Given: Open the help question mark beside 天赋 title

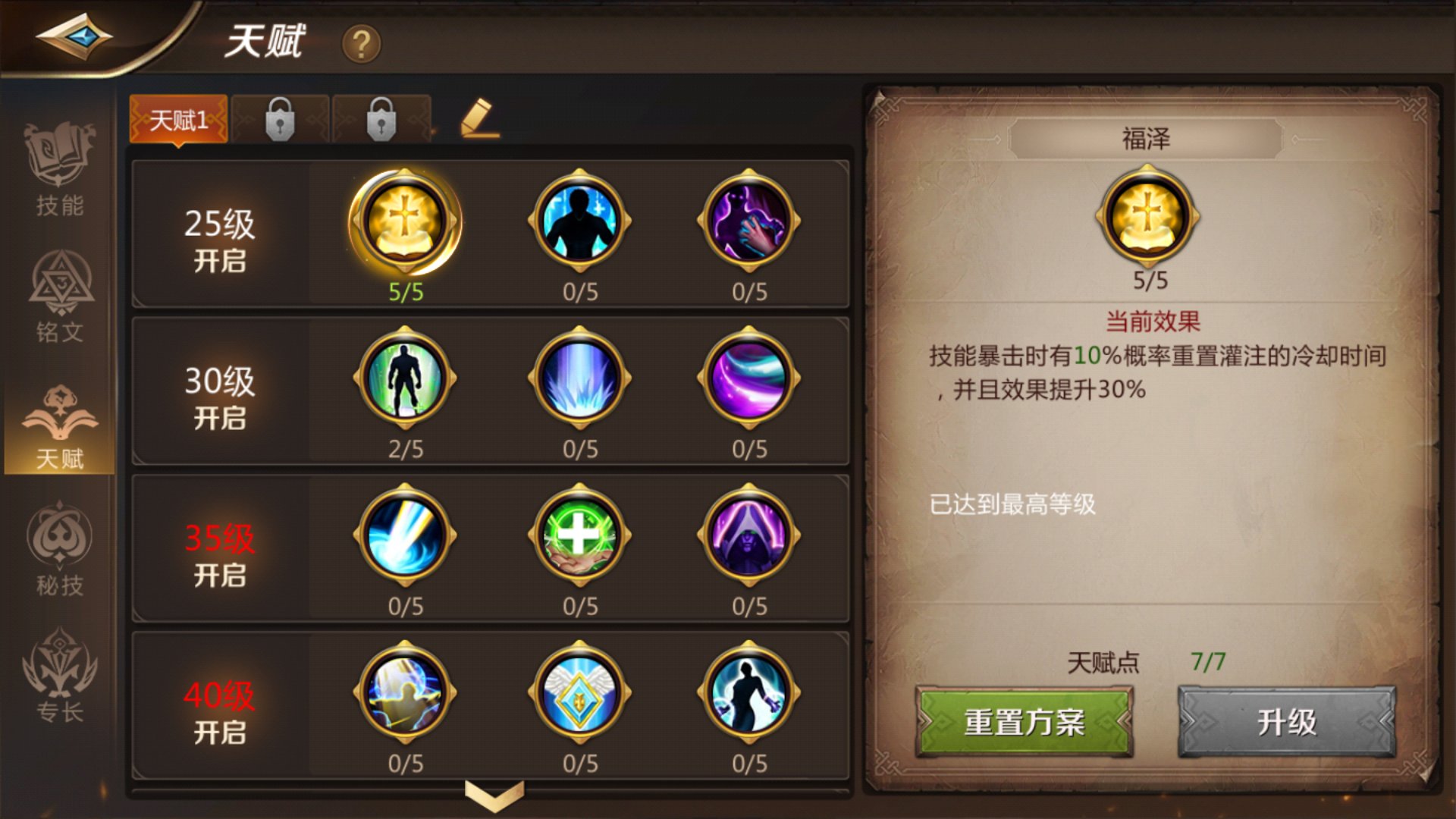Looking at the screenshot, I should click(x=362, y=43).
